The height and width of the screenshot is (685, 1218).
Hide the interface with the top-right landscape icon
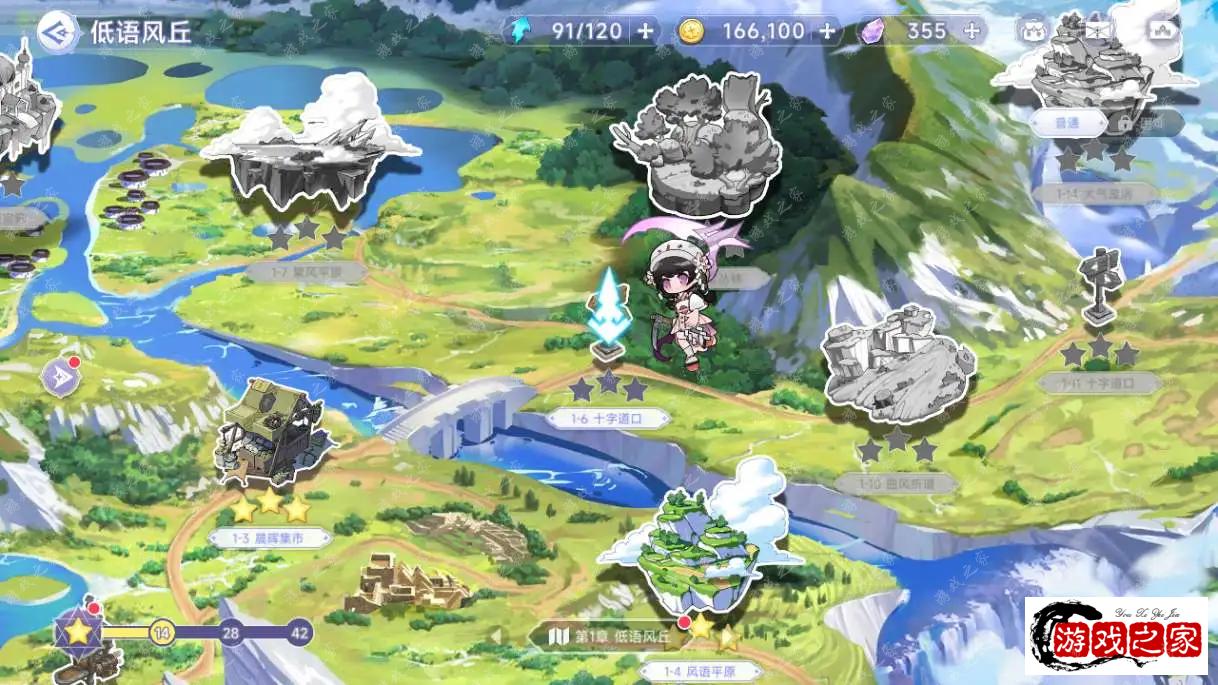(1164, 30)
